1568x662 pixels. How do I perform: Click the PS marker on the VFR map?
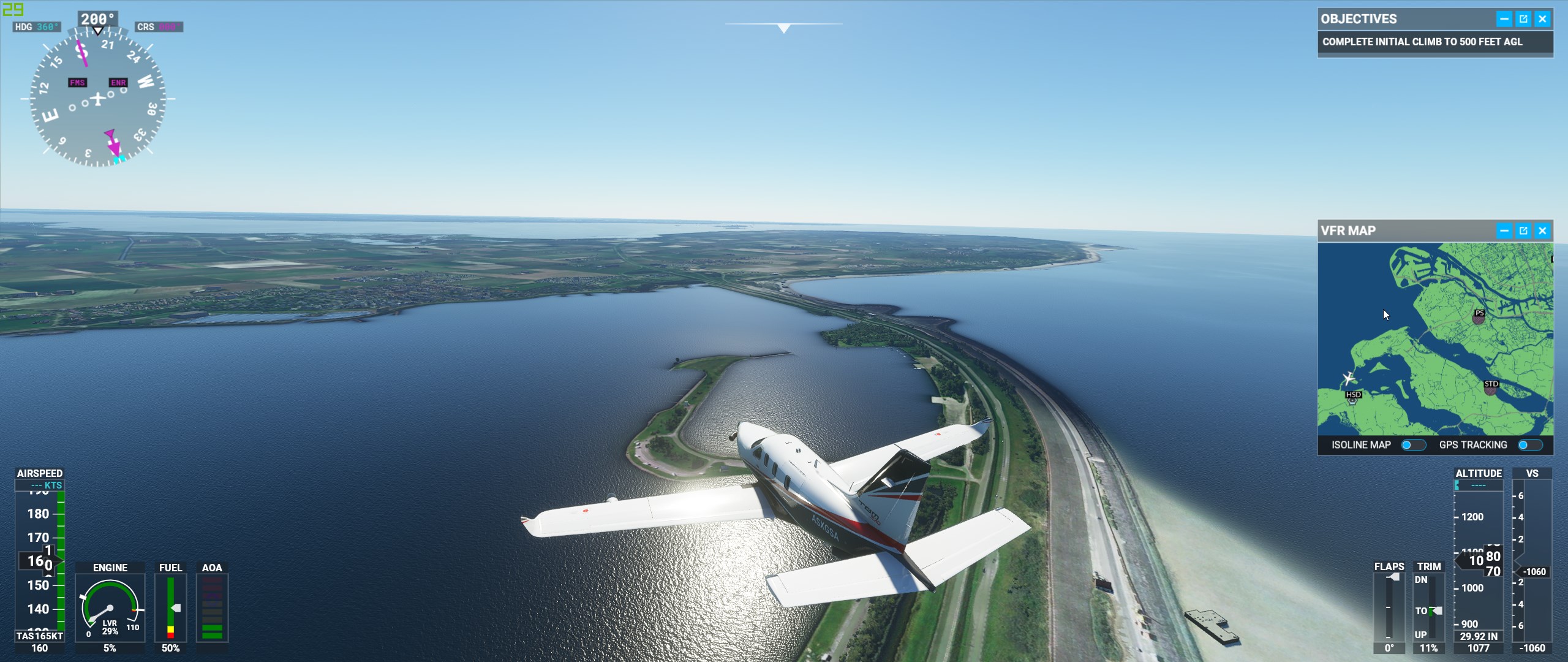[1479, 316]
